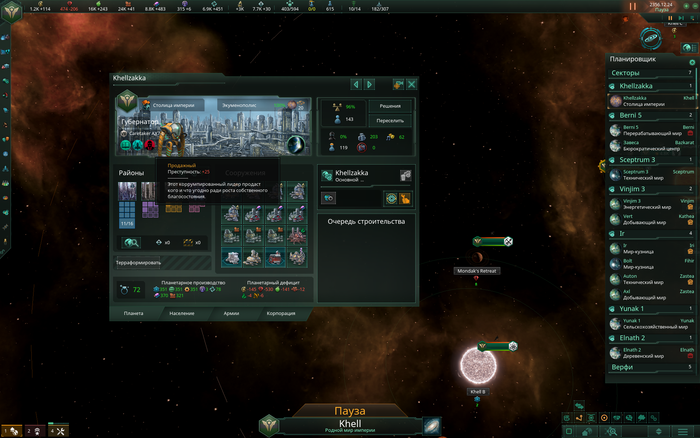Click the Терраформировать button
Screen dimensions: 700x438
[141, 263]
